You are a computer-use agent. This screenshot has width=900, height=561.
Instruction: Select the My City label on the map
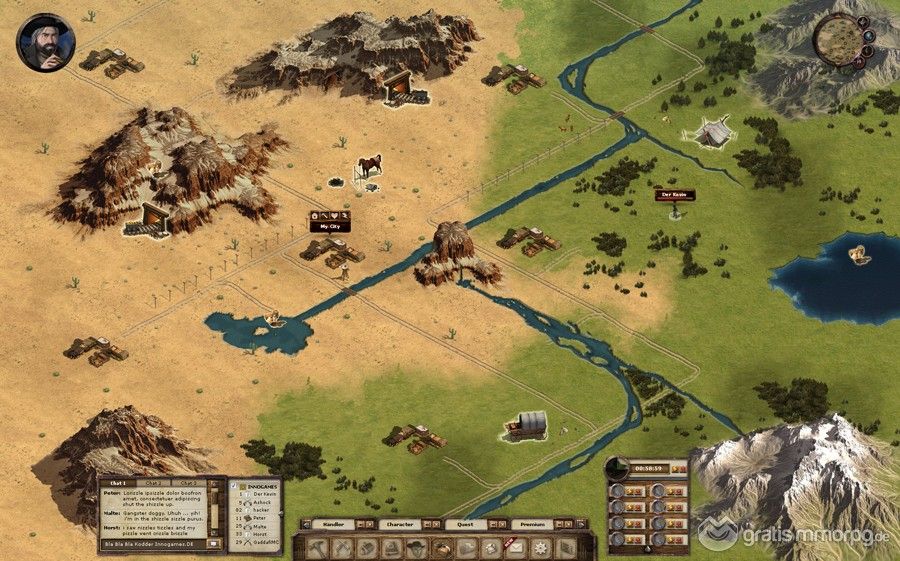point(331,227)
